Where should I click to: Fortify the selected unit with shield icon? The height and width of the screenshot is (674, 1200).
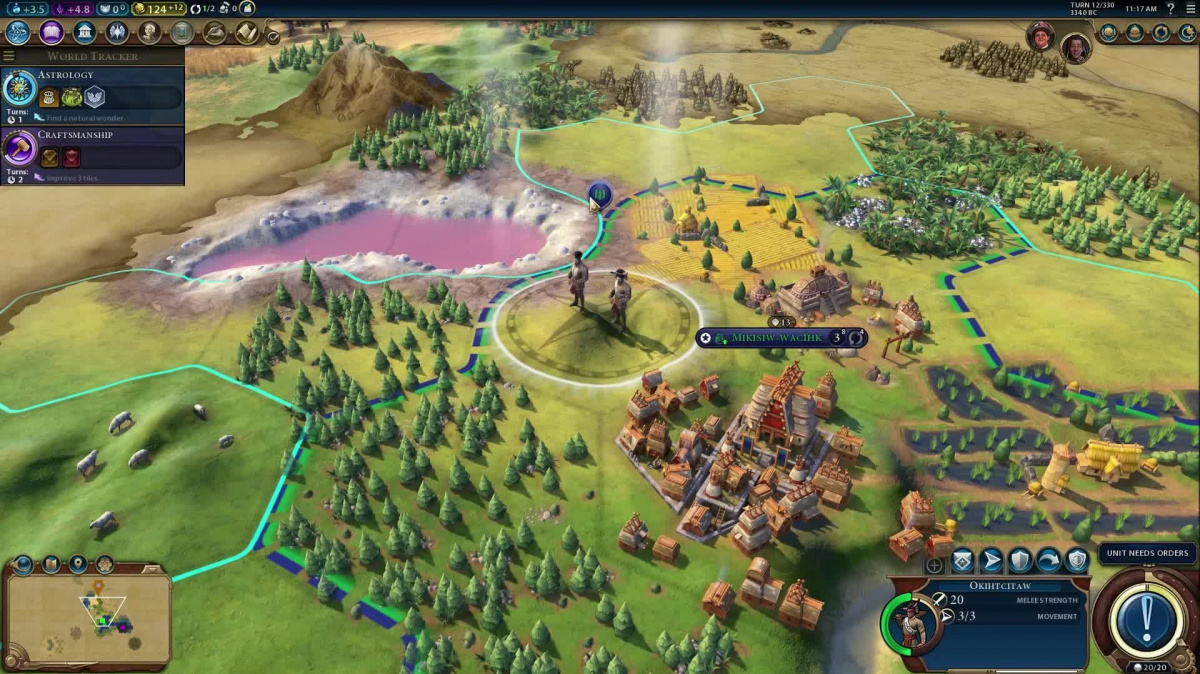(x=1019, y=560)
